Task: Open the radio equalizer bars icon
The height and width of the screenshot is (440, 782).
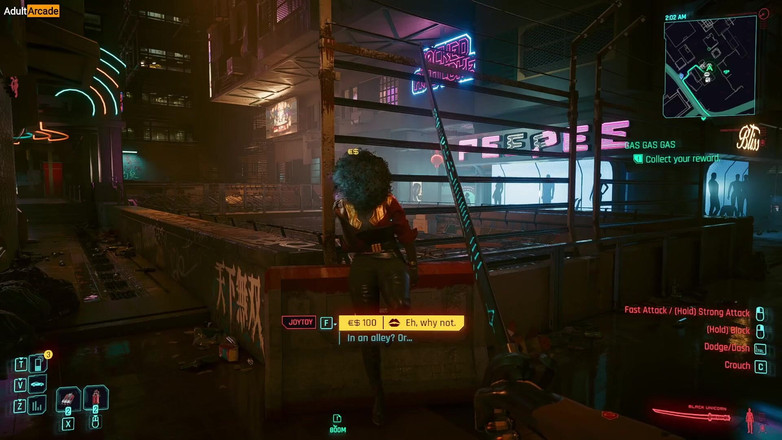Action: [38, 405]
